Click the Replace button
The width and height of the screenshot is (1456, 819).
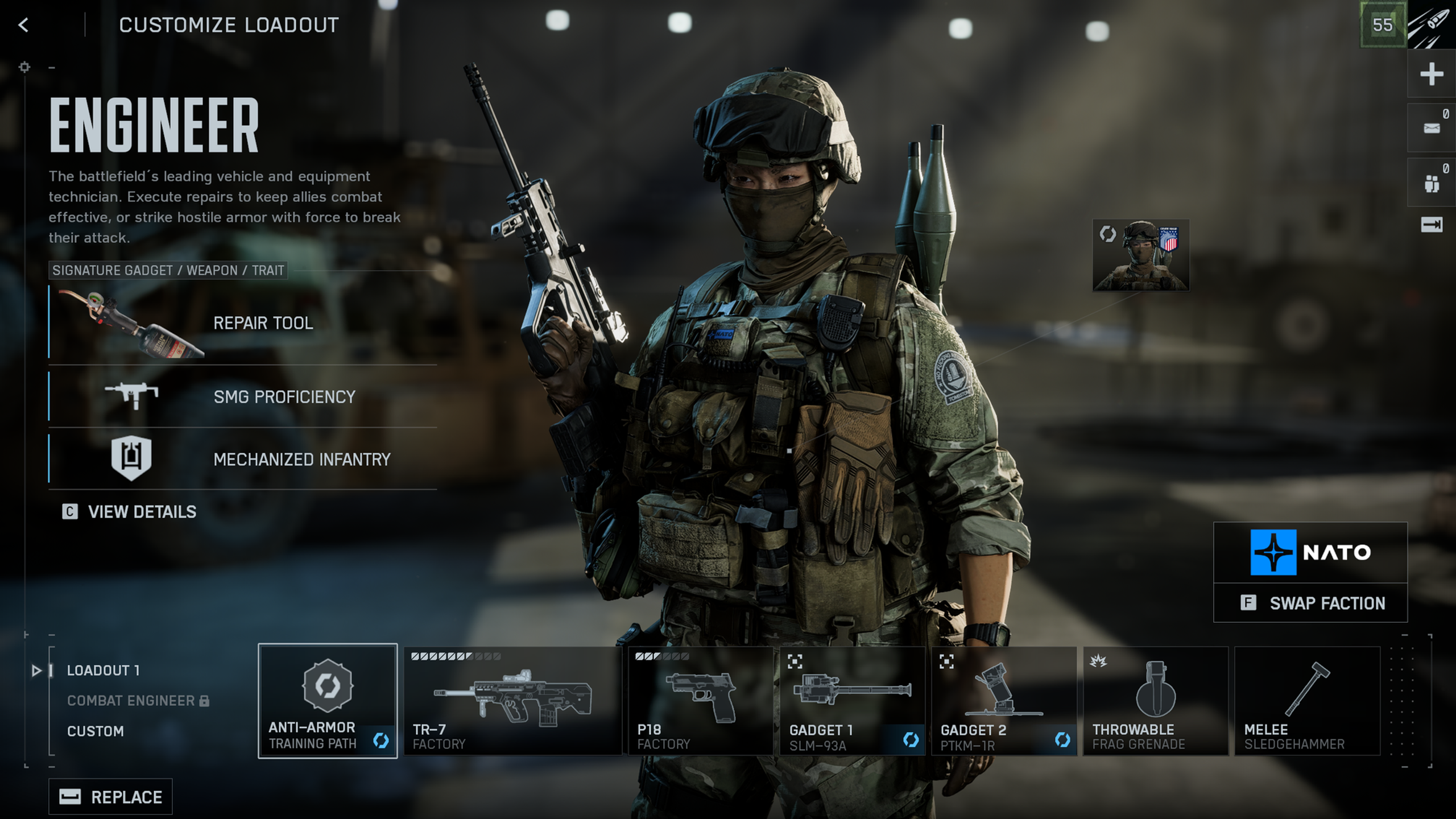[111, 797]
